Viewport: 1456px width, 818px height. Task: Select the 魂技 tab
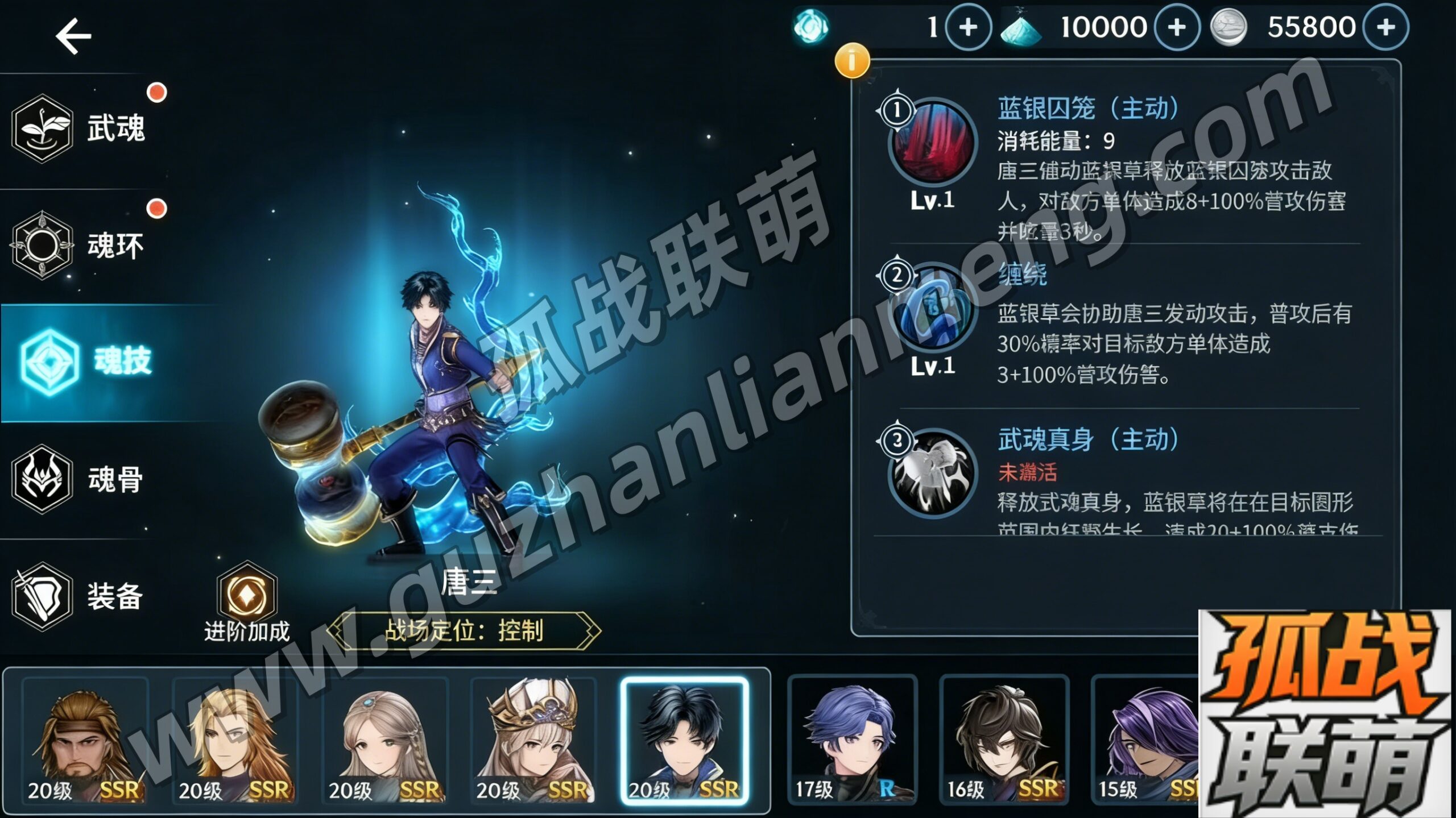[x=85, y=362]
